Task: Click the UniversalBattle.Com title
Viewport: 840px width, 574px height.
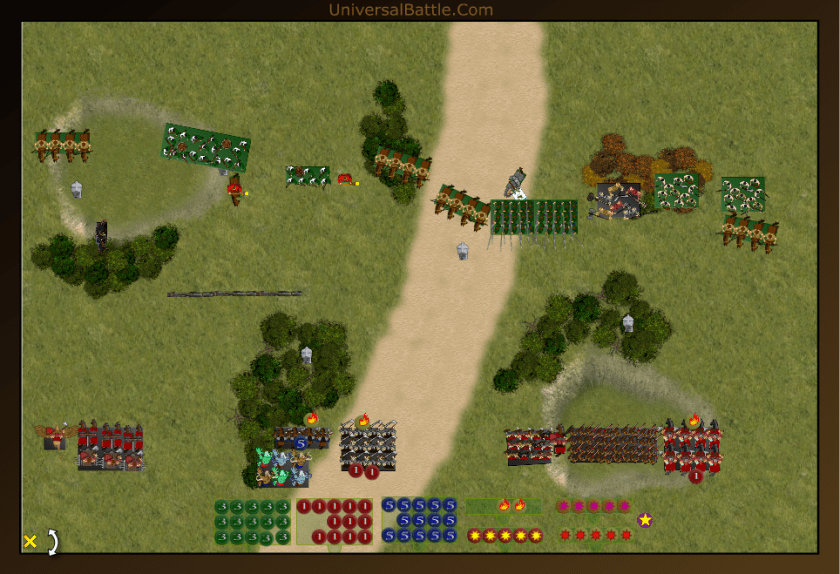Action: pyautogui.click(x=411, y=10)
